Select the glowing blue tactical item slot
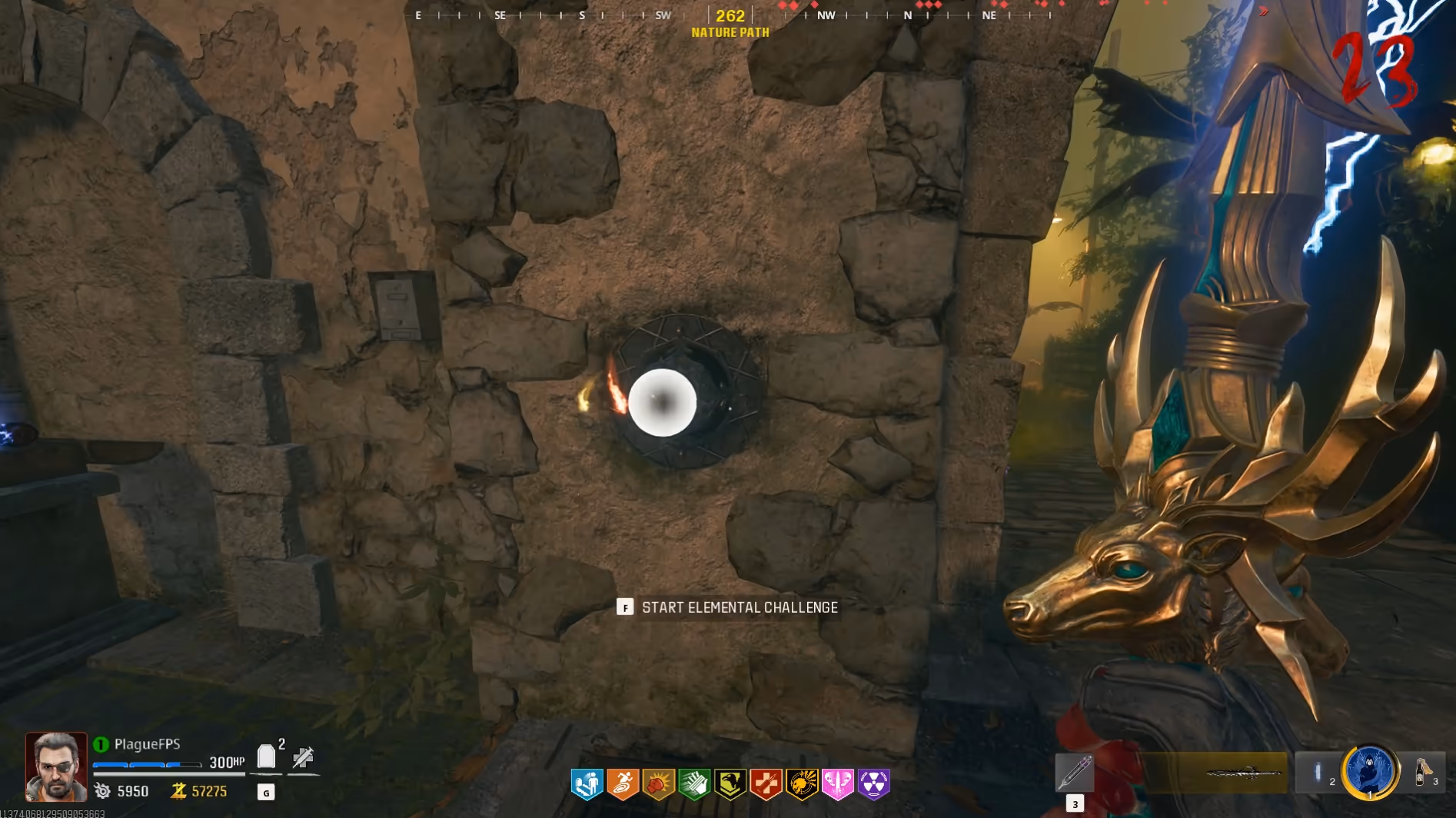 click(1318, 772)
